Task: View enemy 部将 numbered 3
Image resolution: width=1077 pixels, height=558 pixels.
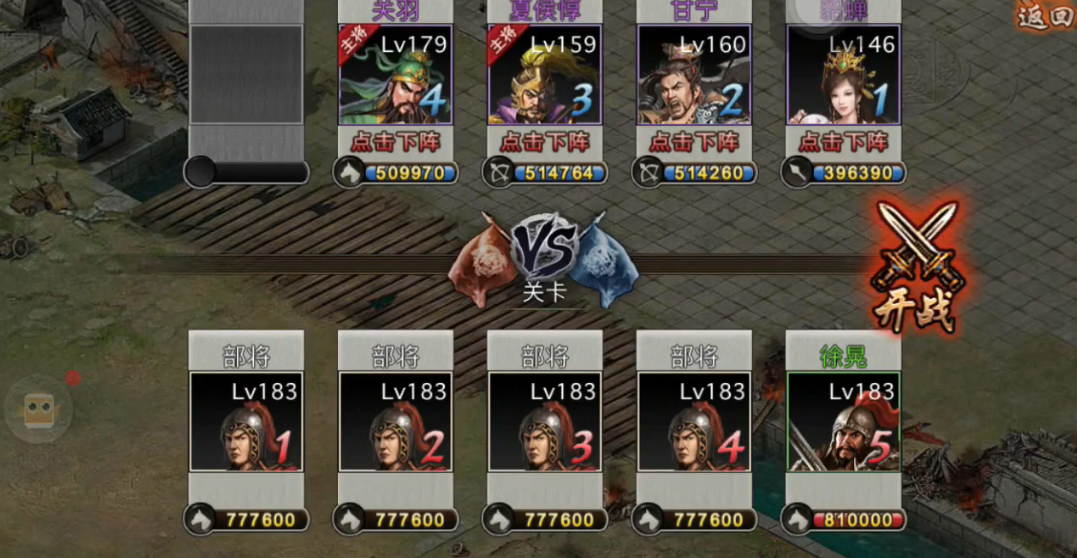Action: pos(545,421)
